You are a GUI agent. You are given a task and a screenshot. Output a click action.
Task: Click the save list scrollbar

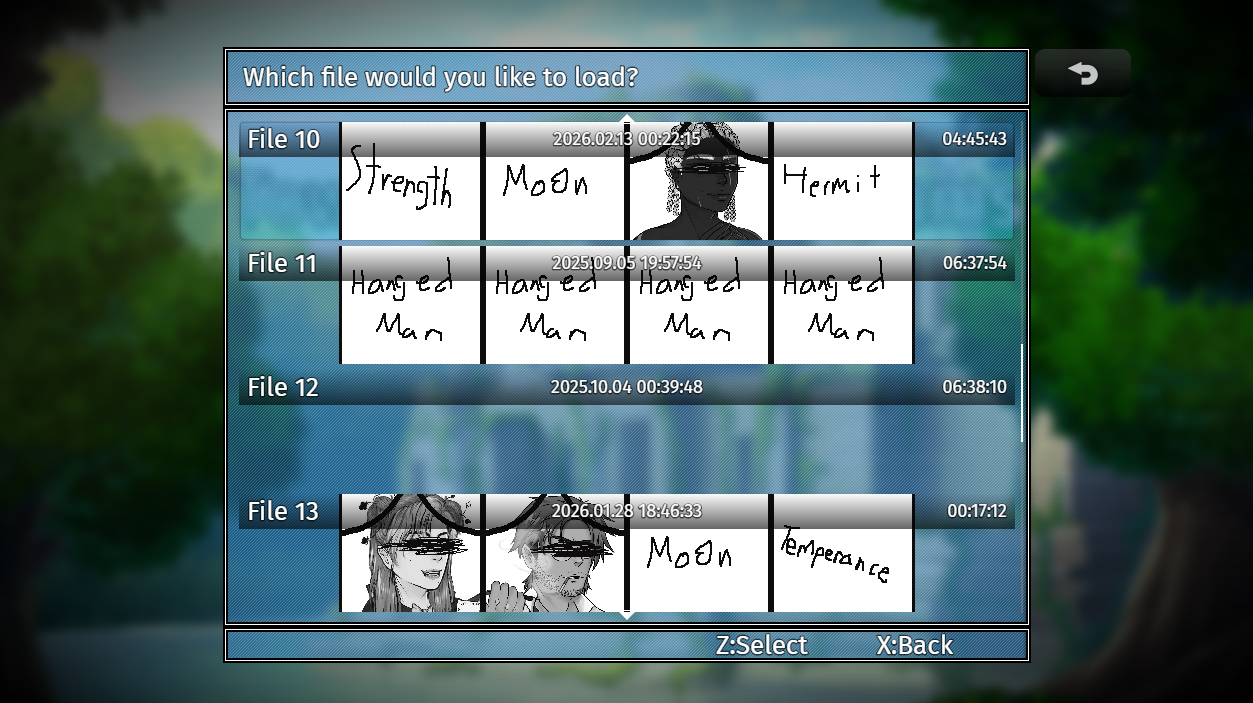pyautogui.click(x=1021, y=393)
